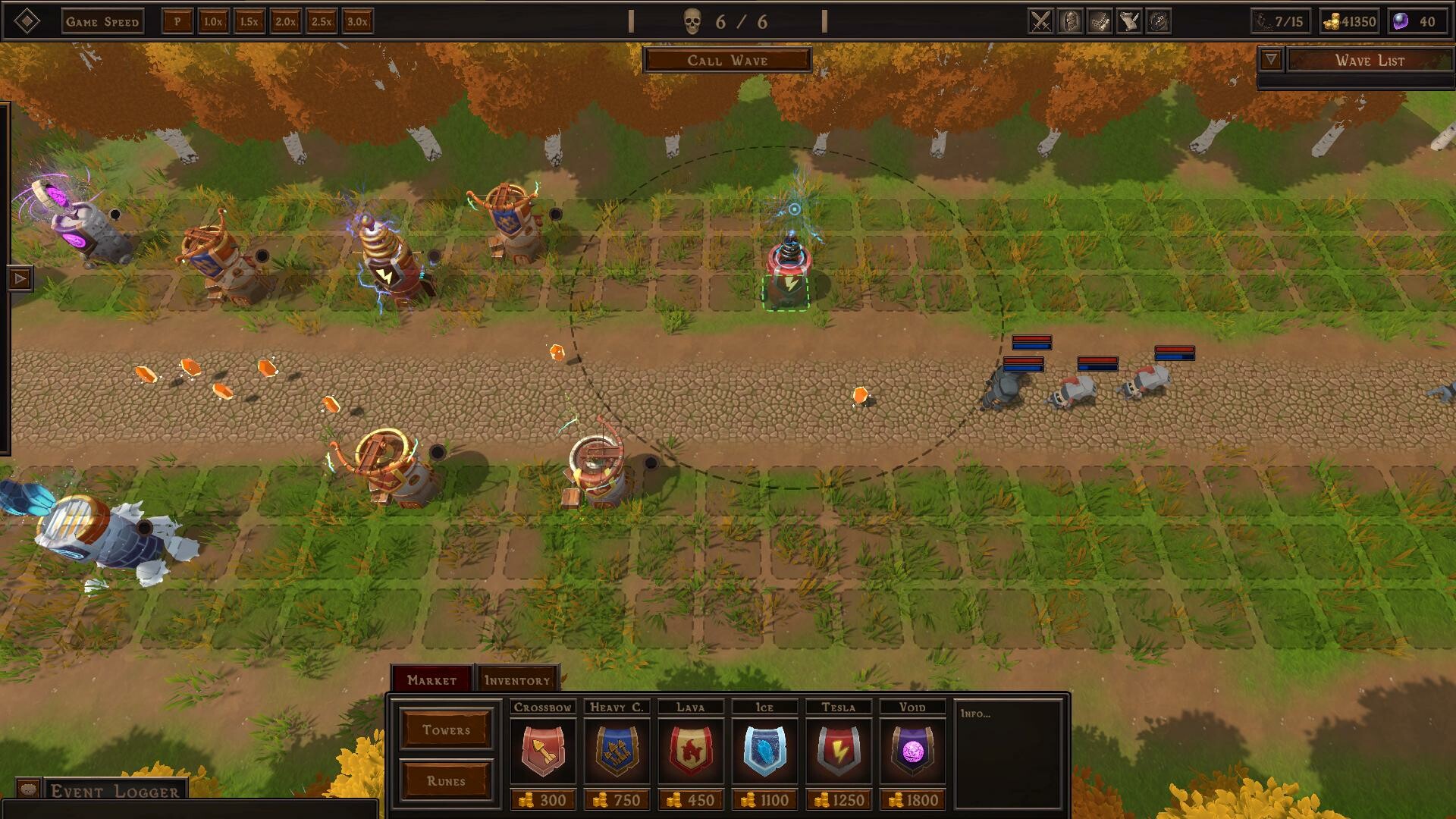Image resolution: width=1456 pixels, height=819 pixels.
Task: Select the Market tab
Action: click(431, 680)
